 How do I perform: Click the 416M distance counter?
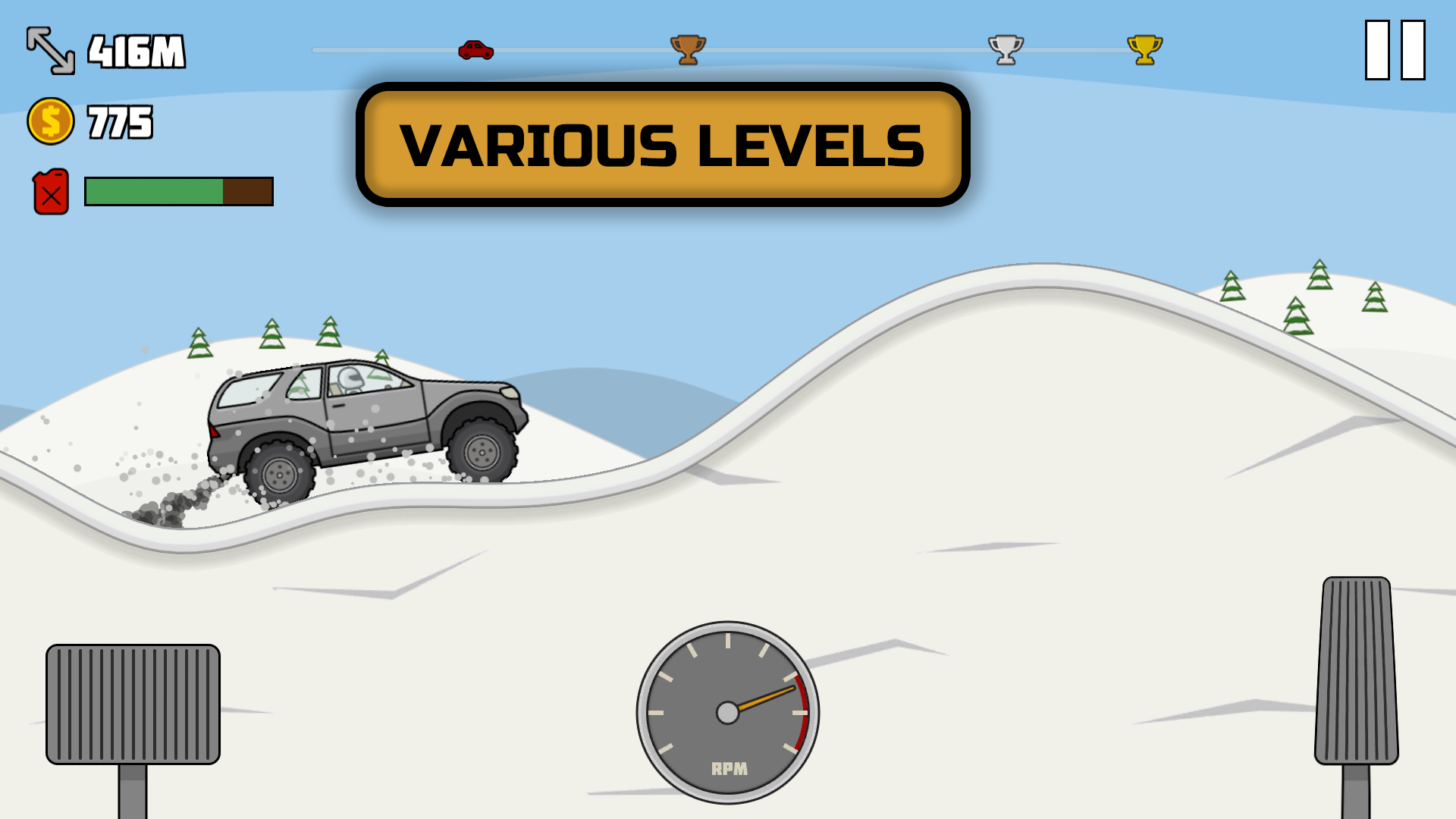pyautogui.click(x=136, y=50)
